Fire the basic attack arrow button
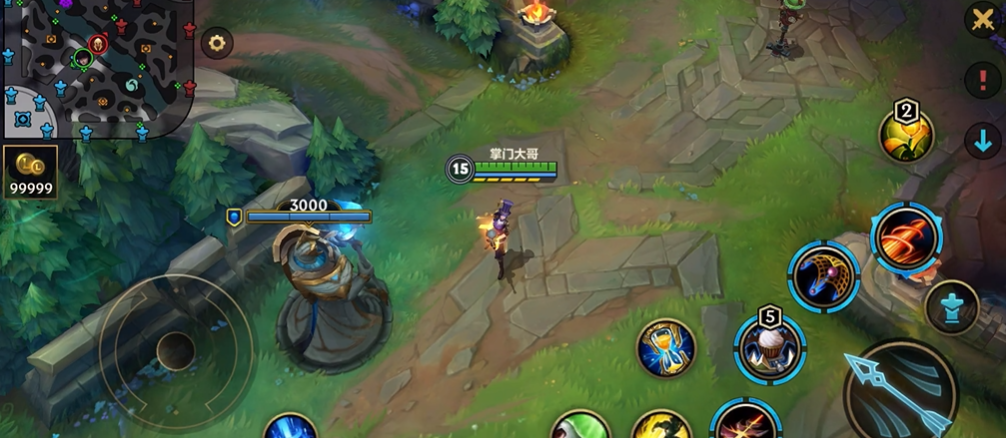The image size is (1006, 438). coord(898,390)
